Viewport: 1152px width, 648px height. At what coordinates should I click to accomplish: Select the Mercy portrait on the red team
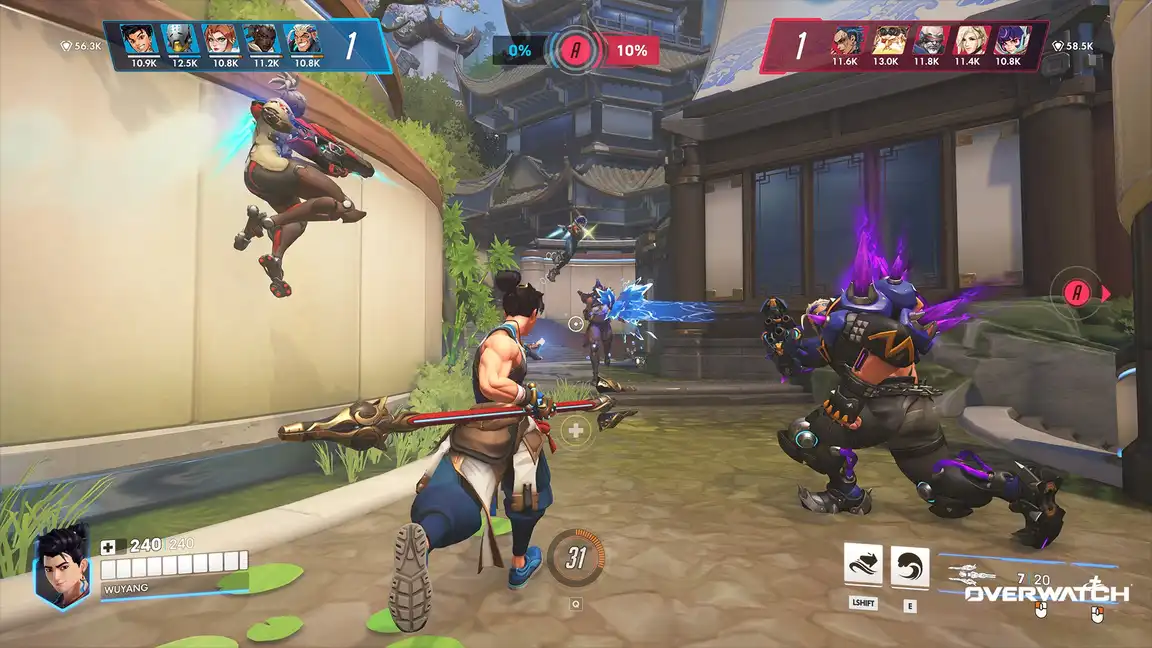pos(968,40)
